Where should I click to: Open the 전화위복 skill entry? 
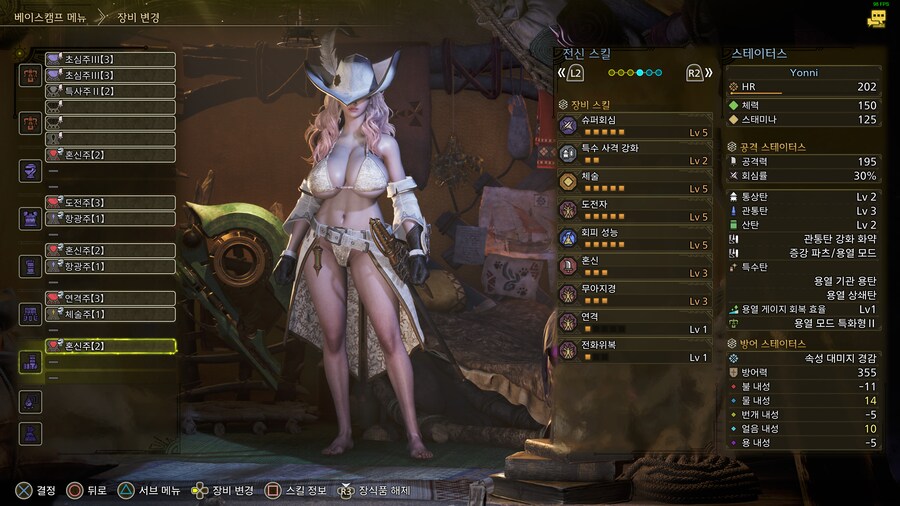[635, 350]
